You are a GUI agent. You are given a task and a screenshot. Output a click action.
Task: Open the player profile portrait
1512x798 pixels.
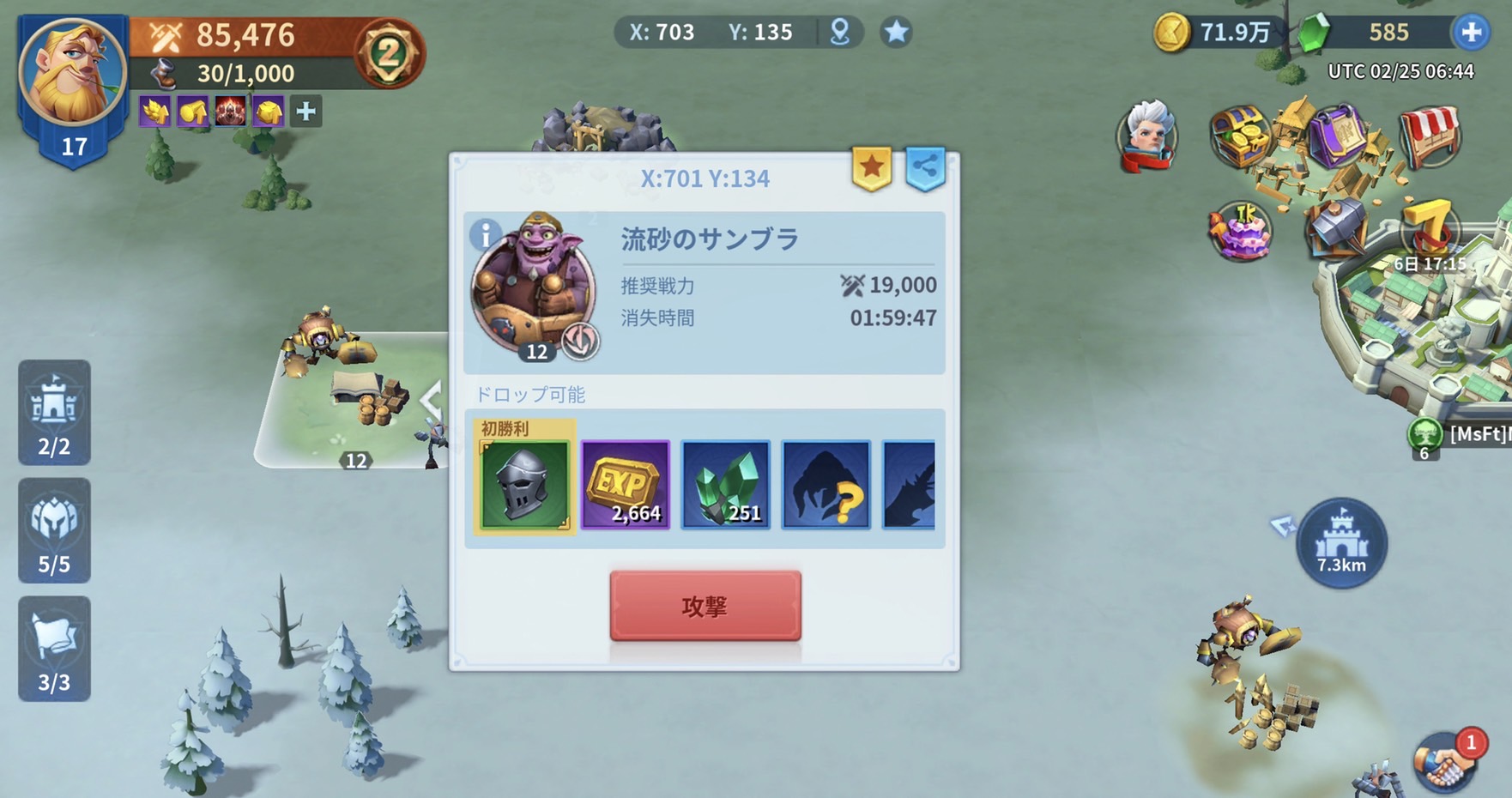(x=73, y=73)
